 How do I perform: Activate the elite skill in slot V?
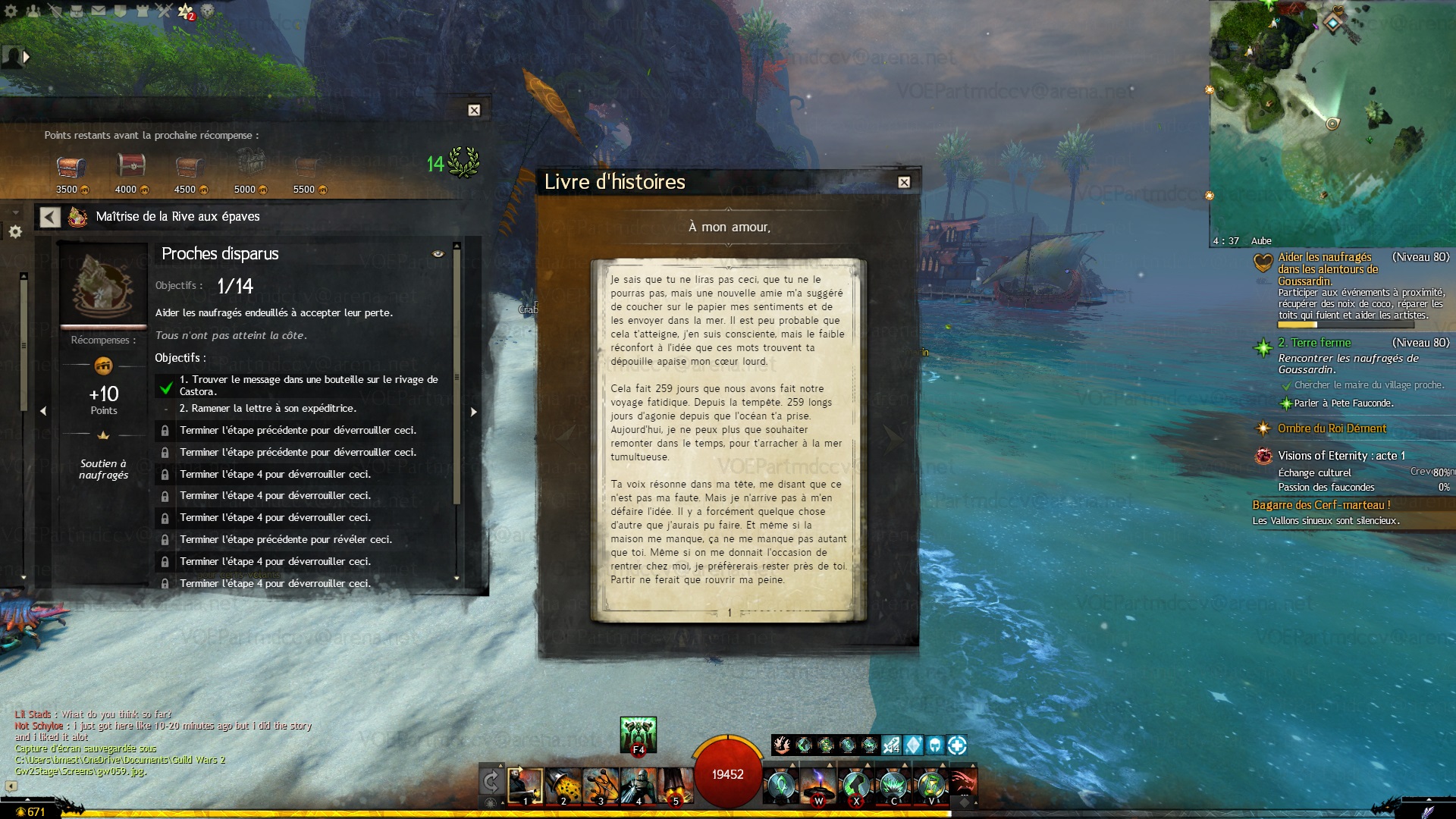(x=931, y=786)
